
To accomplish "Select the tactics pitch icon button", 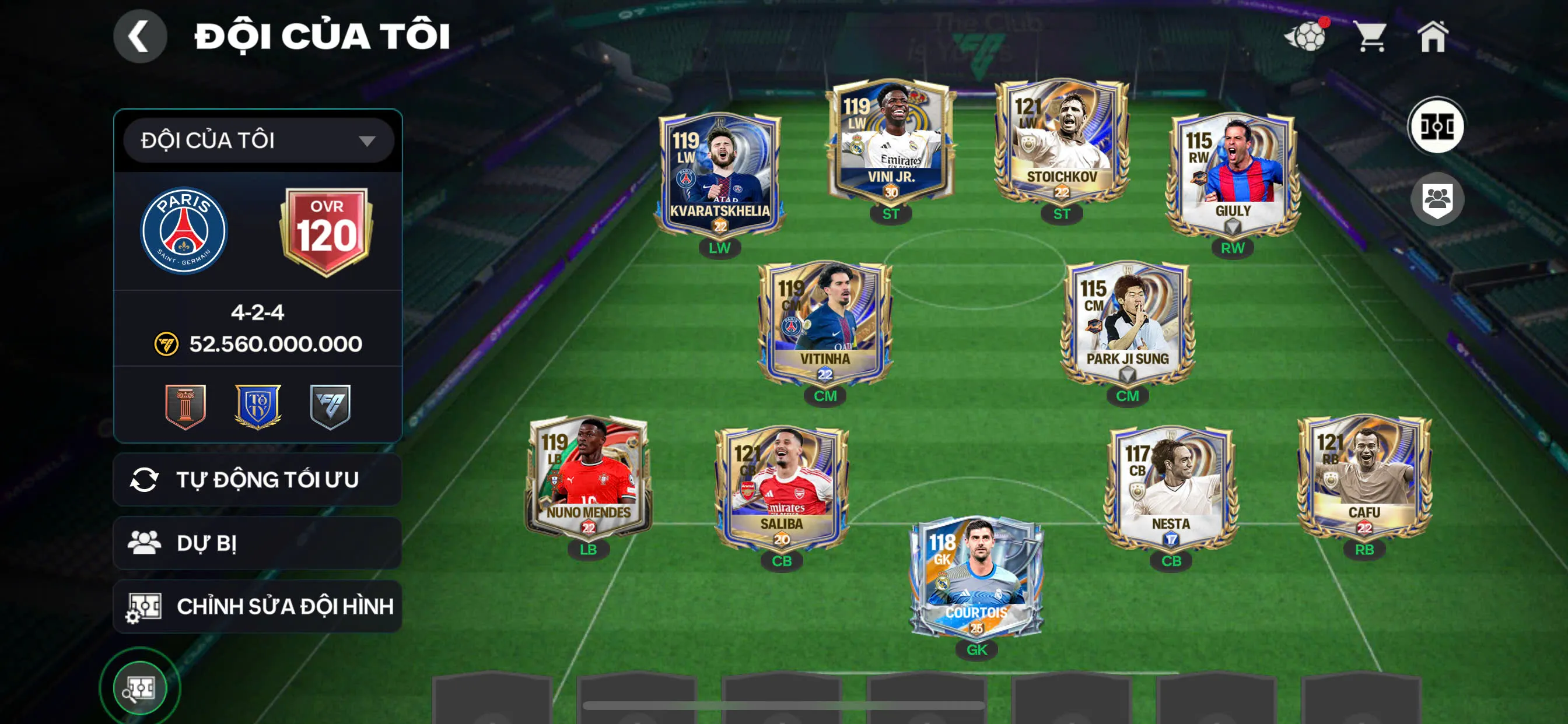I will (x=1437, y=126).
